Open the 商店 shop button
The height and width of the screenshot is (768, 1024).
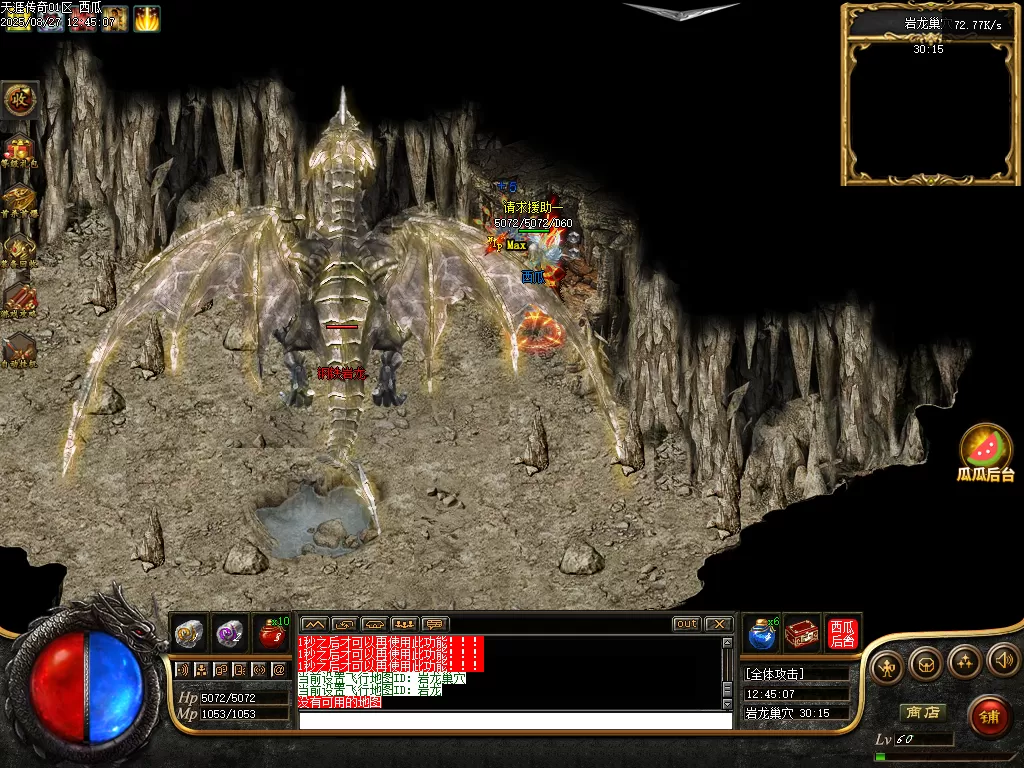[922, 713]
